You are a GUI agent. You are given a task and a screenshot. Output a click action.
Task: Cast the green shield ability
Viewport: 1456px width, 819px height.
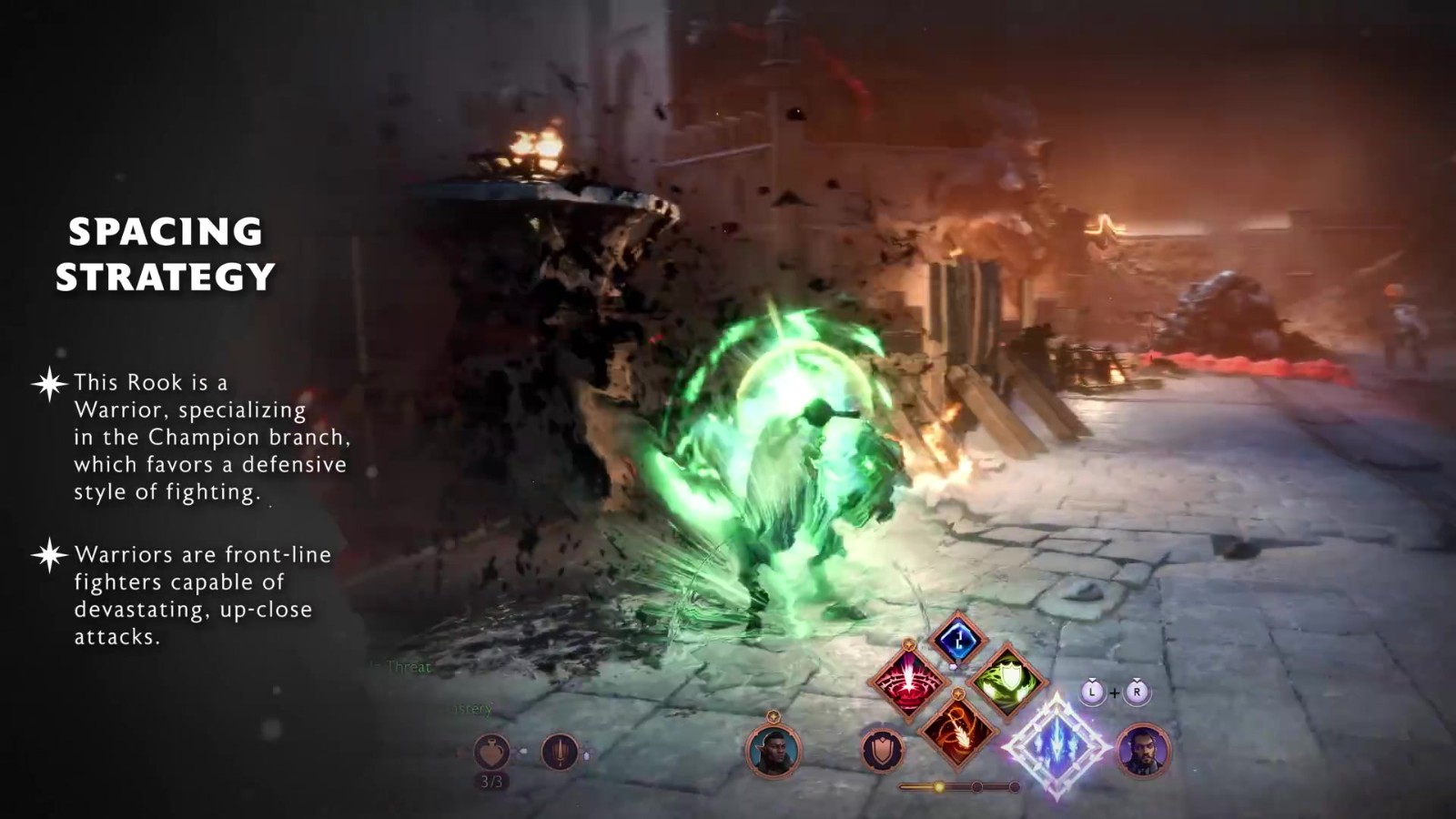click(x=1007, y=681)
